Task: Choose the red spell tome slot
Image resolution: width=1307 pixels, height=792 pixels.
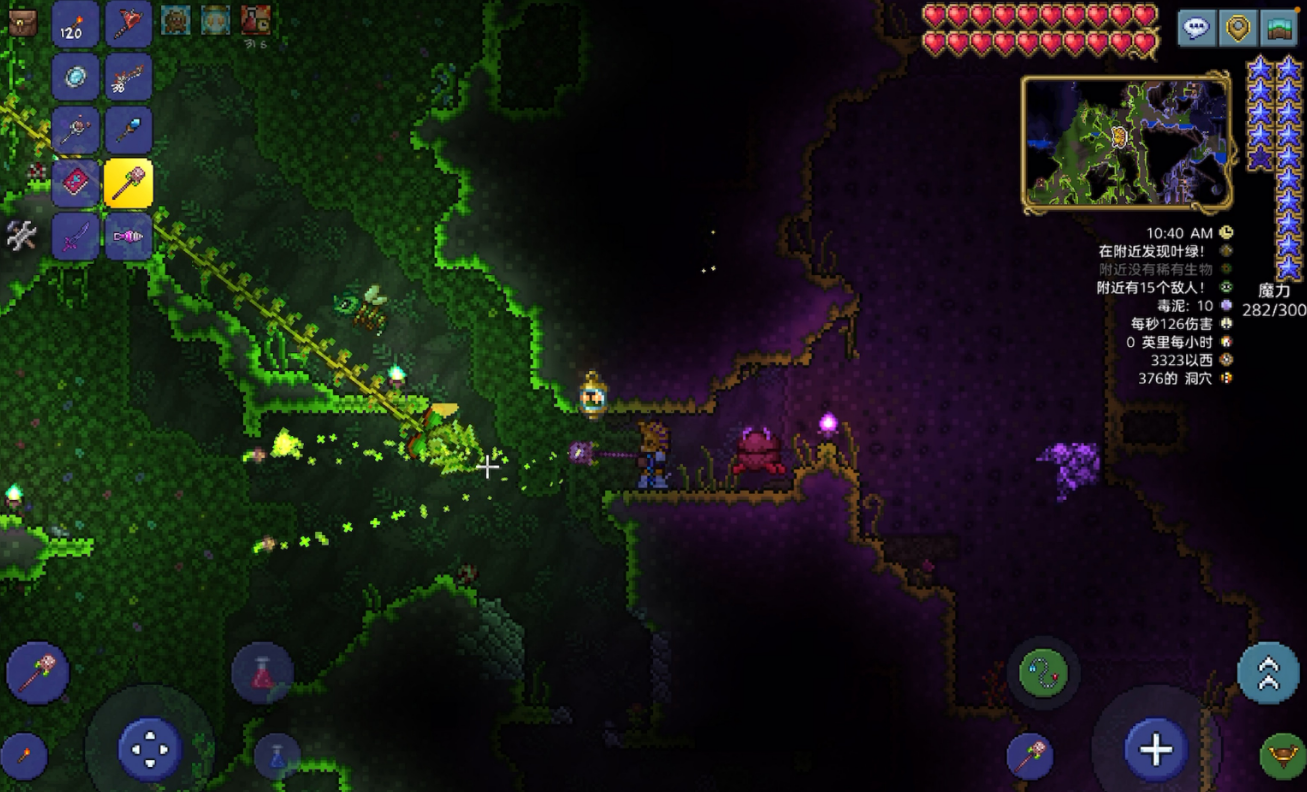Action: (x=75, y=184)
